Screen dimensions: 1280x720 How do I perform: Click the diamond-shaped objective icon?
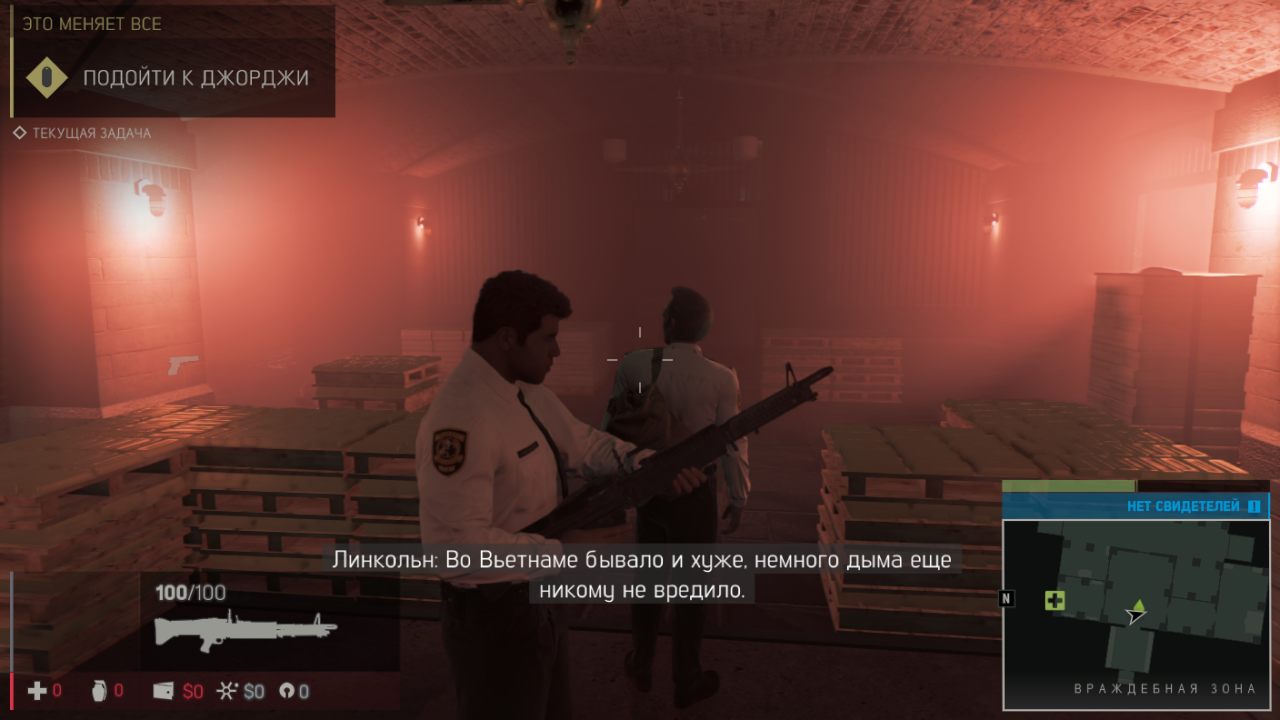click(x=46, y=78)
